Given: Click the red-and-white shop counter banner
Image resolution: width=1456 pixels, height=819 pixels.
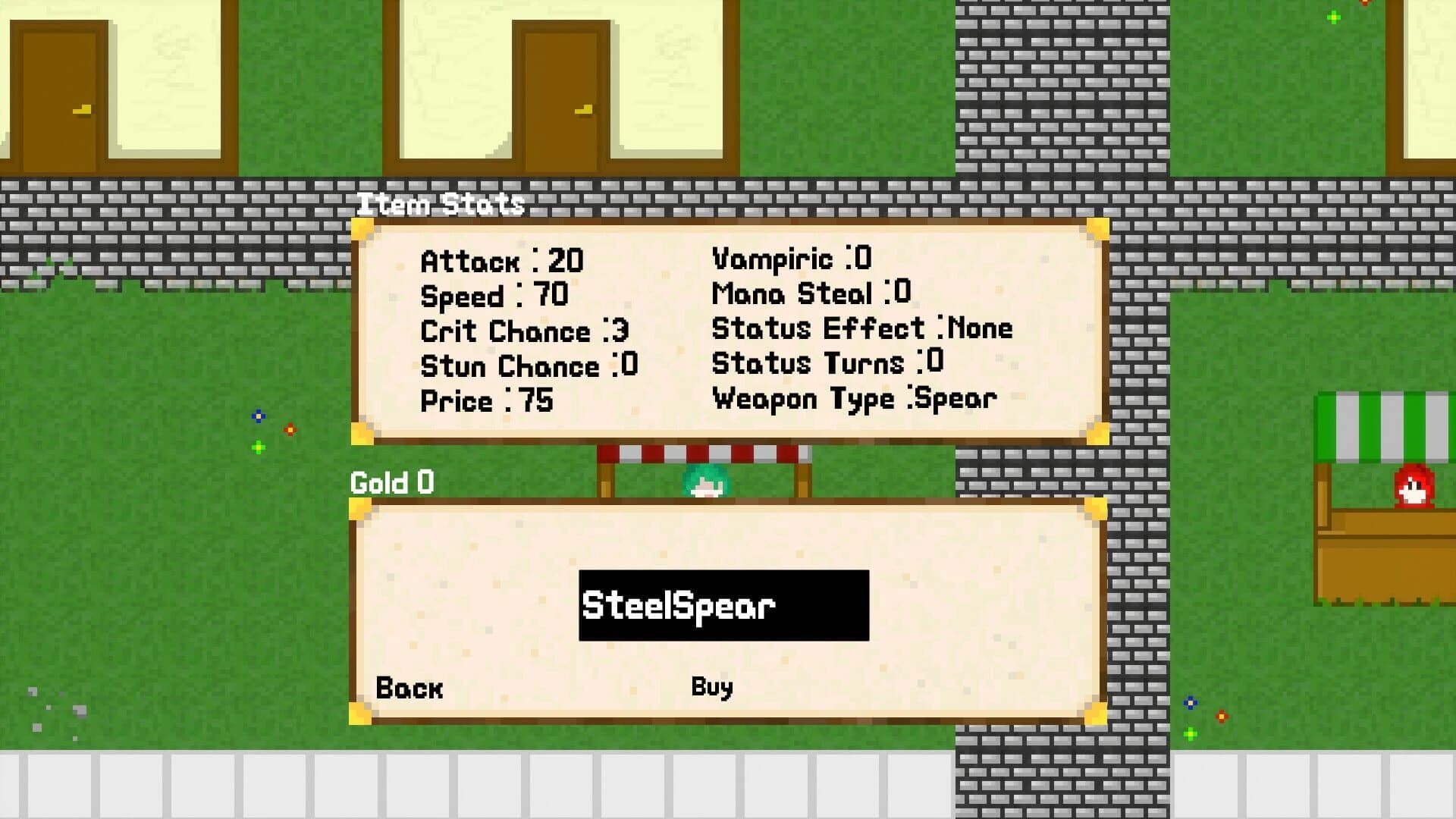Looking at the screenshot, I should (x=705, y=455).
